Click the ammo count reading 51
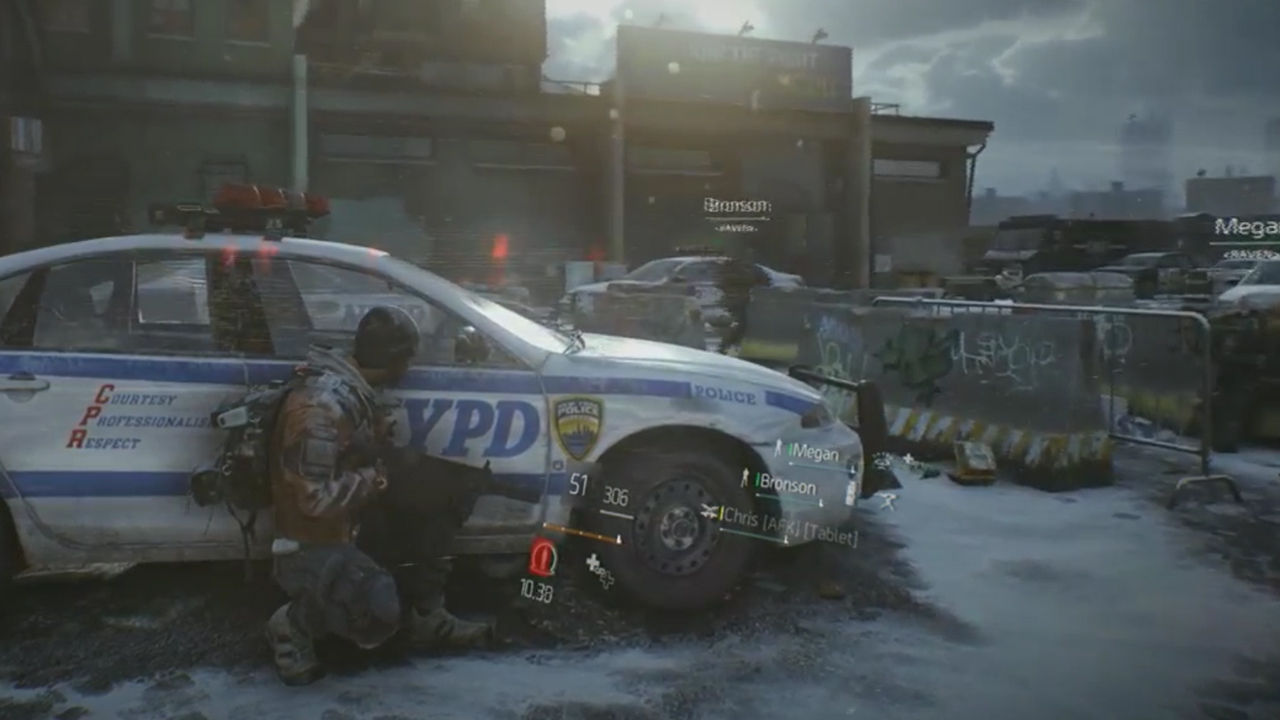1280x720 pixels. coord(577,482)
